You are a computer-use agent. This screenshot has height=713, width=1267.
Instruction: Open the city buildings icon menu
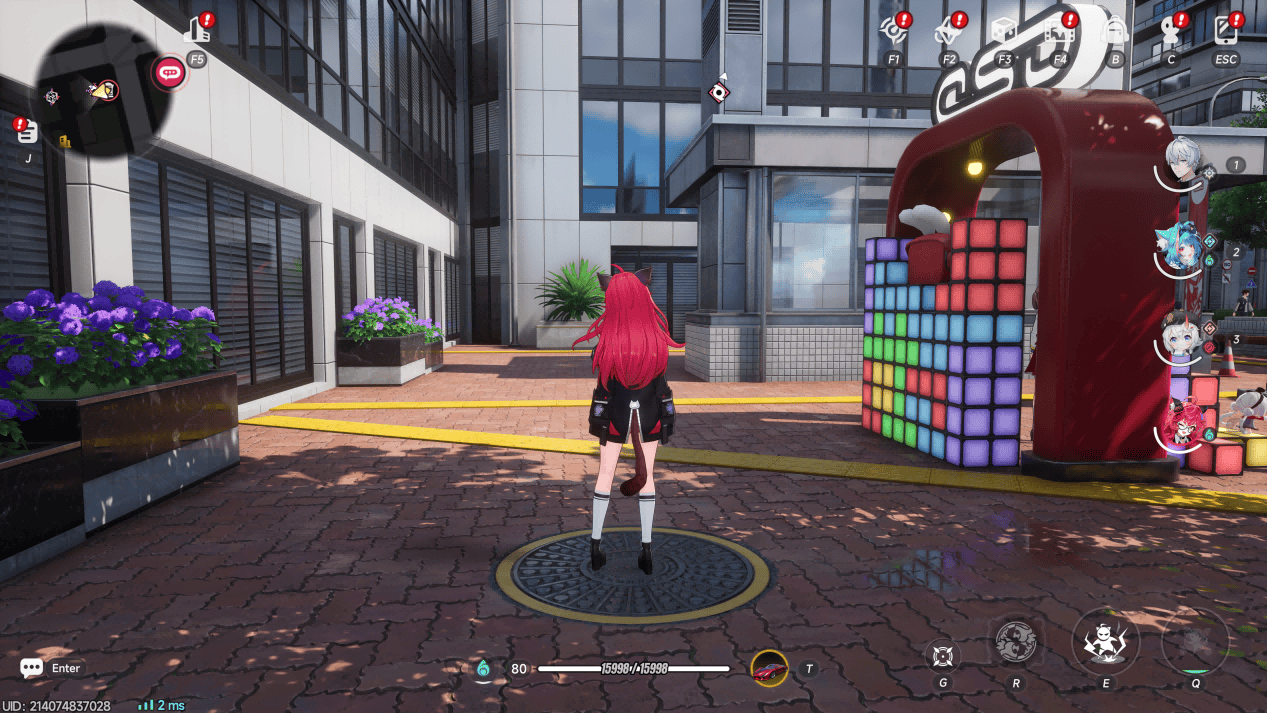(198, 32)
